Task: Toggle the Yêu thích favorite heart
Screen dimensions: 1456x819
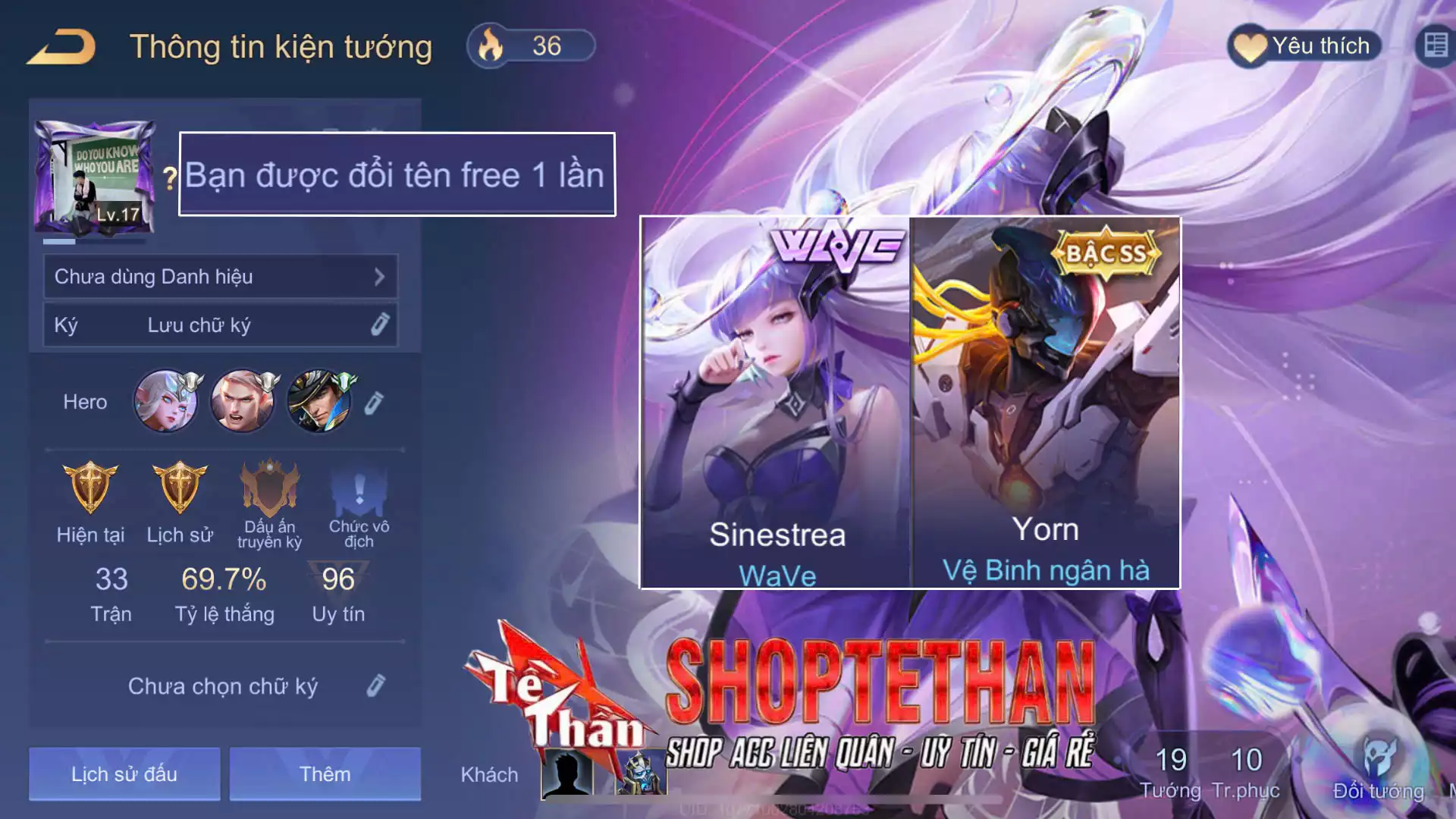Action: coord(1301,45)
